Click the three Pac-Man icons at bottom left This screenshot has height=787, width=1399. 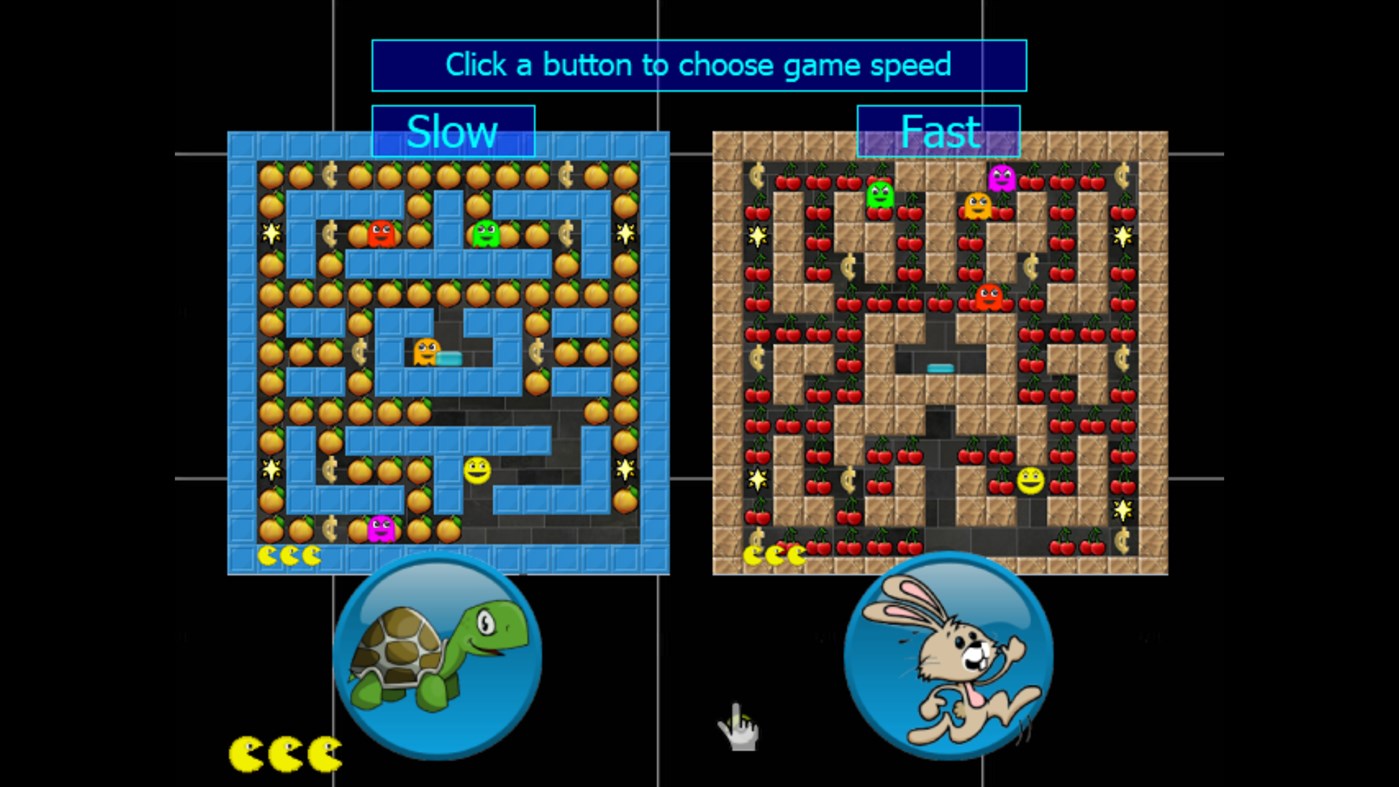(x=283, y=751)
